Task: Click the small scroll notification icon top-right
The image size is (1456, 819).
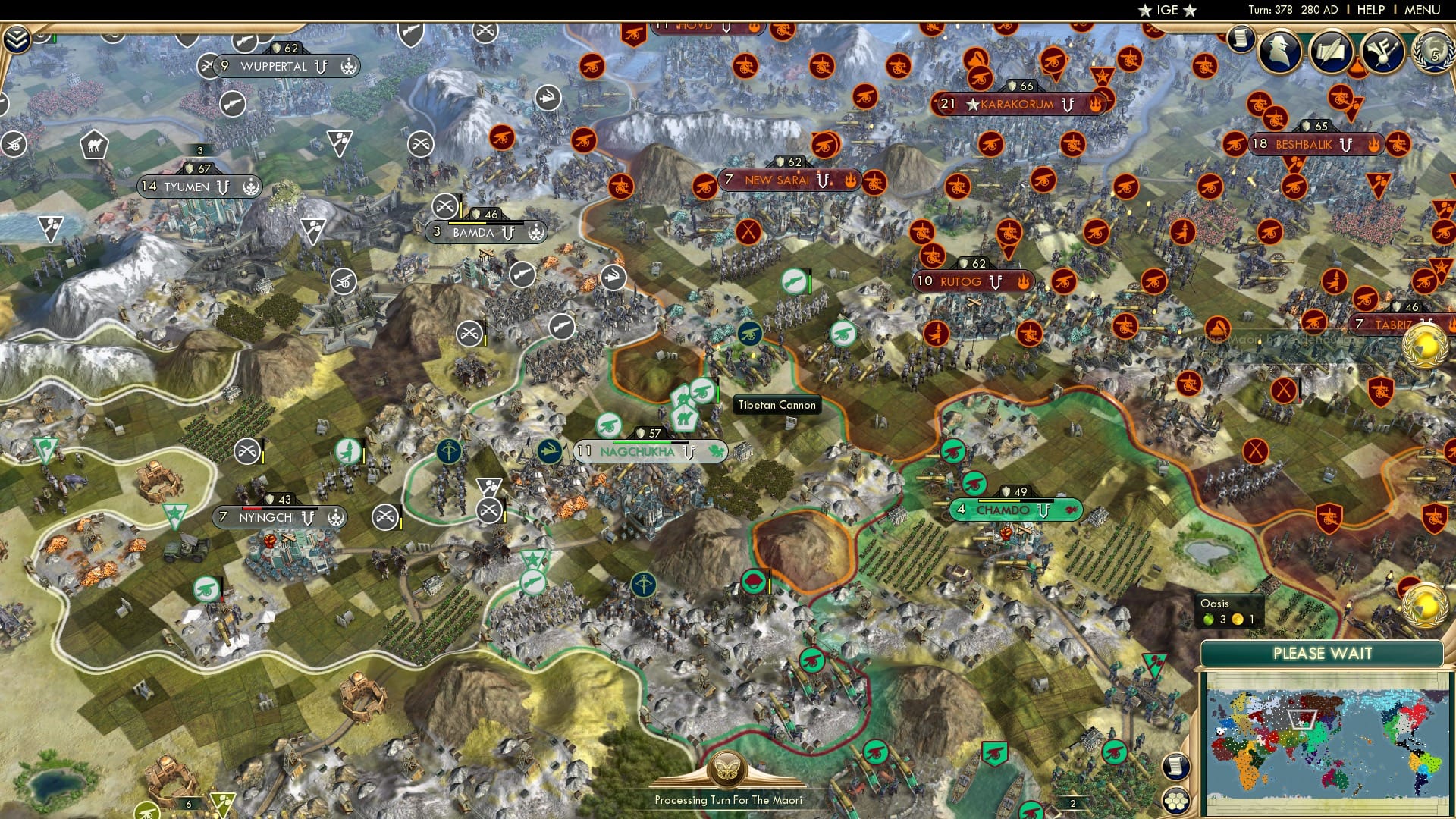Action: [x=1242, y=39]
